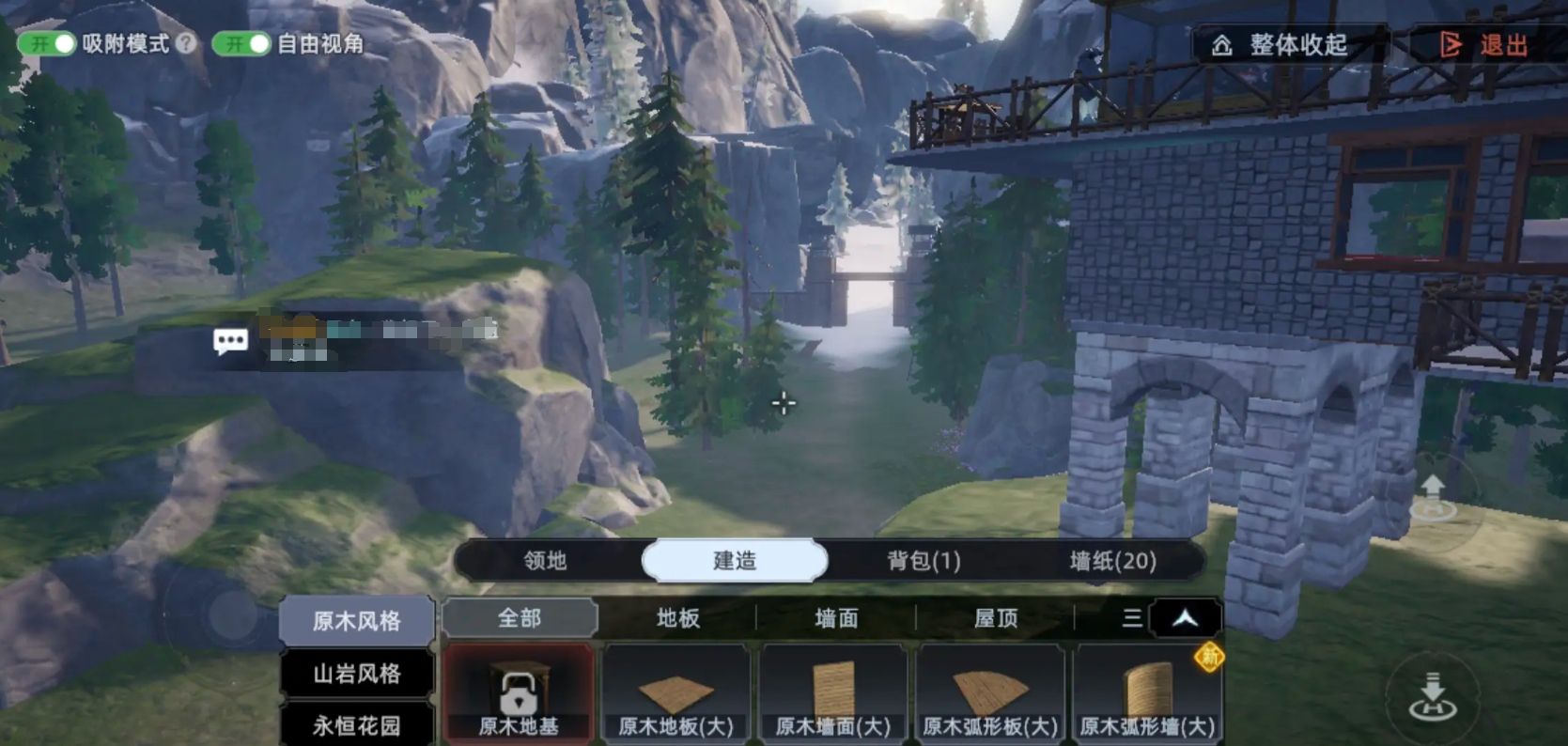Select the locked 原木地基 foundation item
This screenshot has width=1568, height=746.
tap(519, 693)
